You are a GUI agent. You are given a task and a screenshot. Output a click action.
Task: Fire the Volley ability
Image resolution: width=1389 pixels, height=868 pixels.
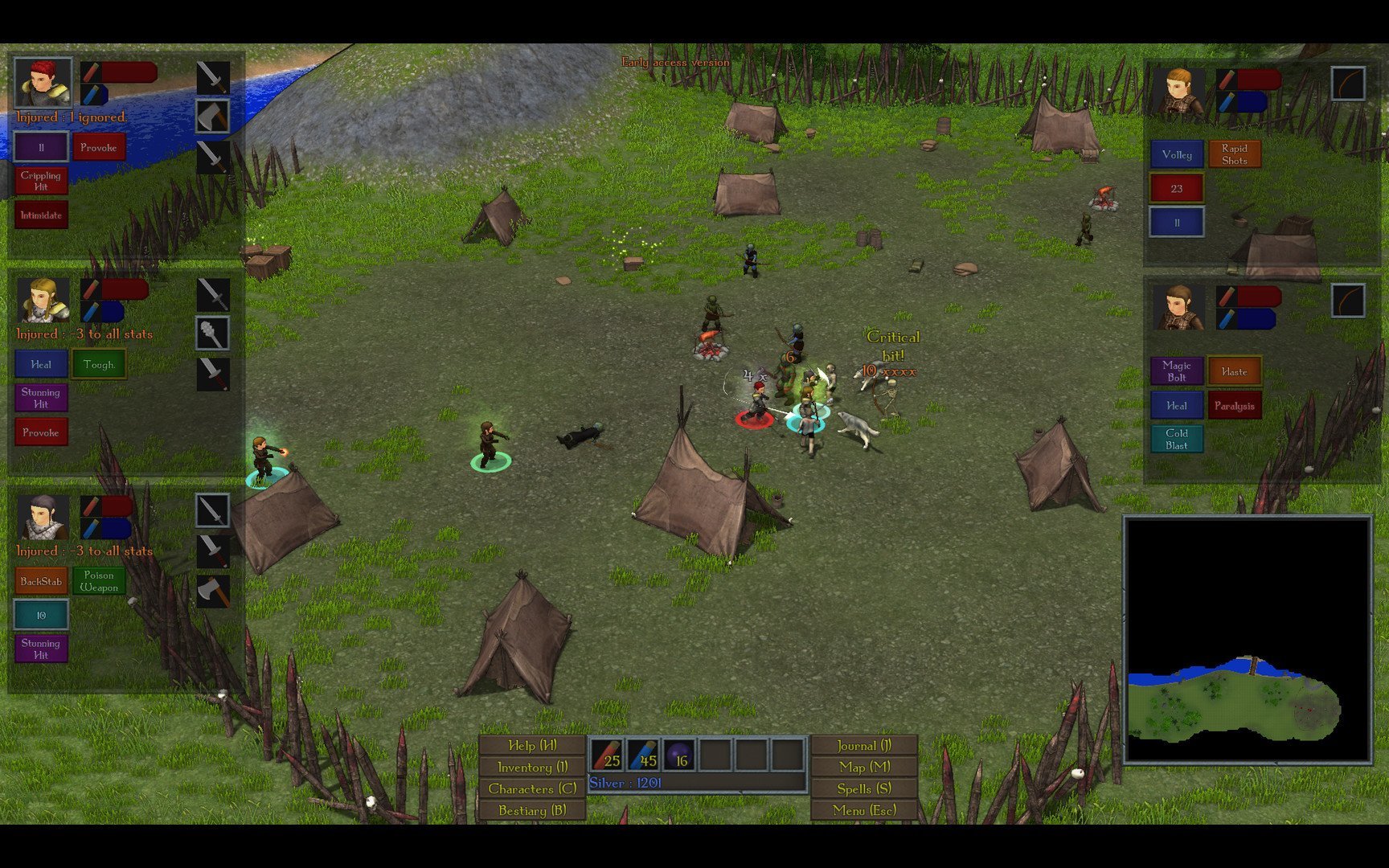click(1177, 154)
